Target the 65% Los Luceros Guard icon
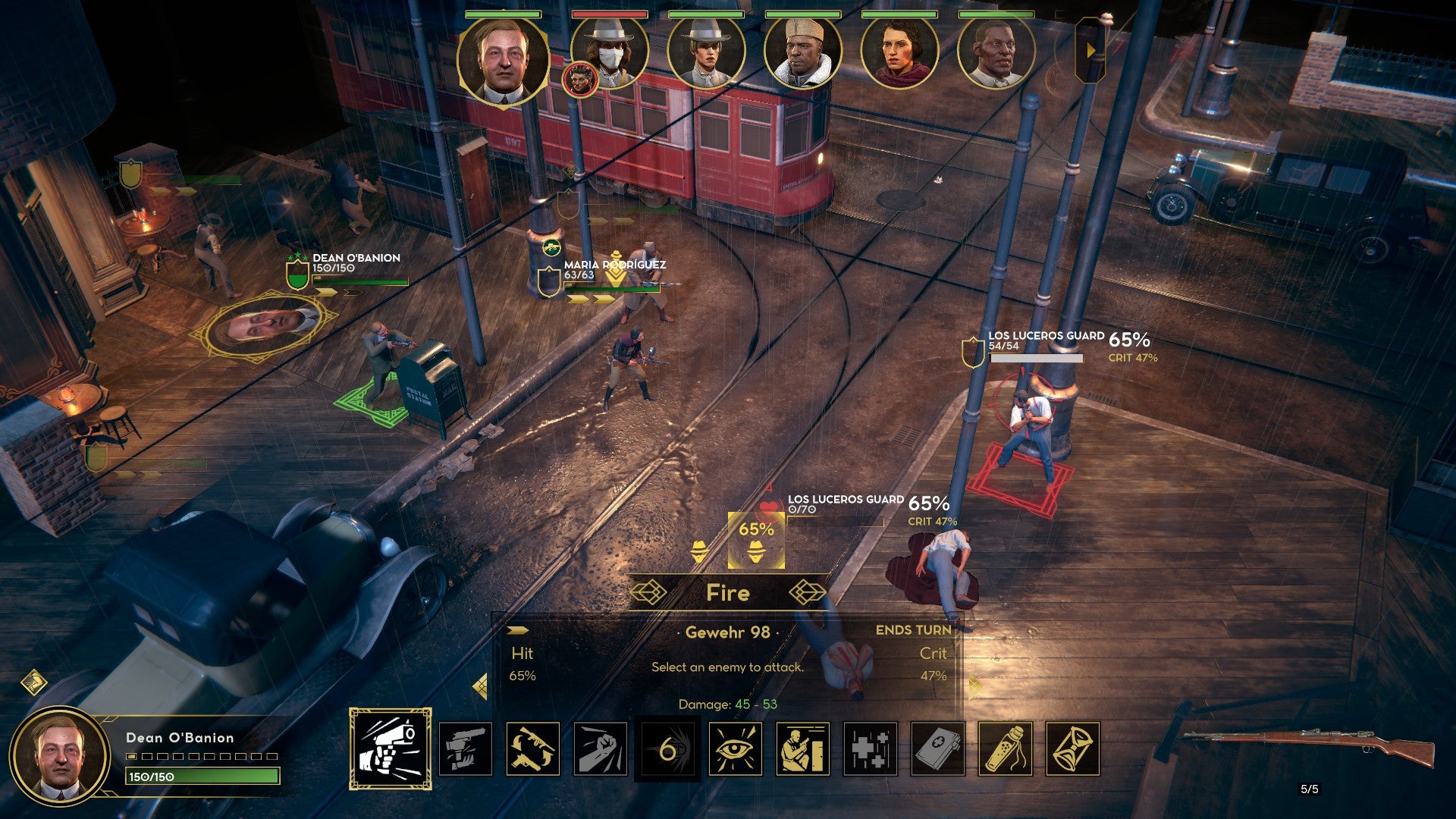This screenshot has width=1456, height=819. 756,540
